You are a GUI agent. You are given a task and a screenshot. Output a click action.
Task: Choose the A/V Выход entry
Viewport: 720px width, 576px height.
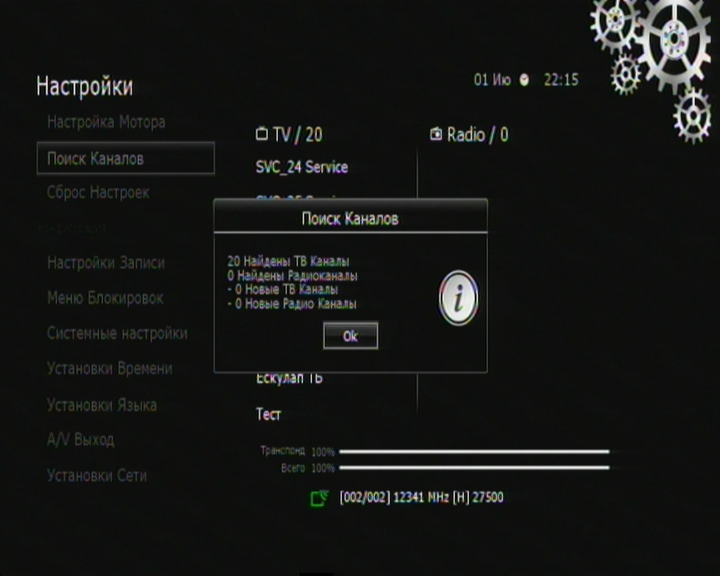[x=81, y=439]
